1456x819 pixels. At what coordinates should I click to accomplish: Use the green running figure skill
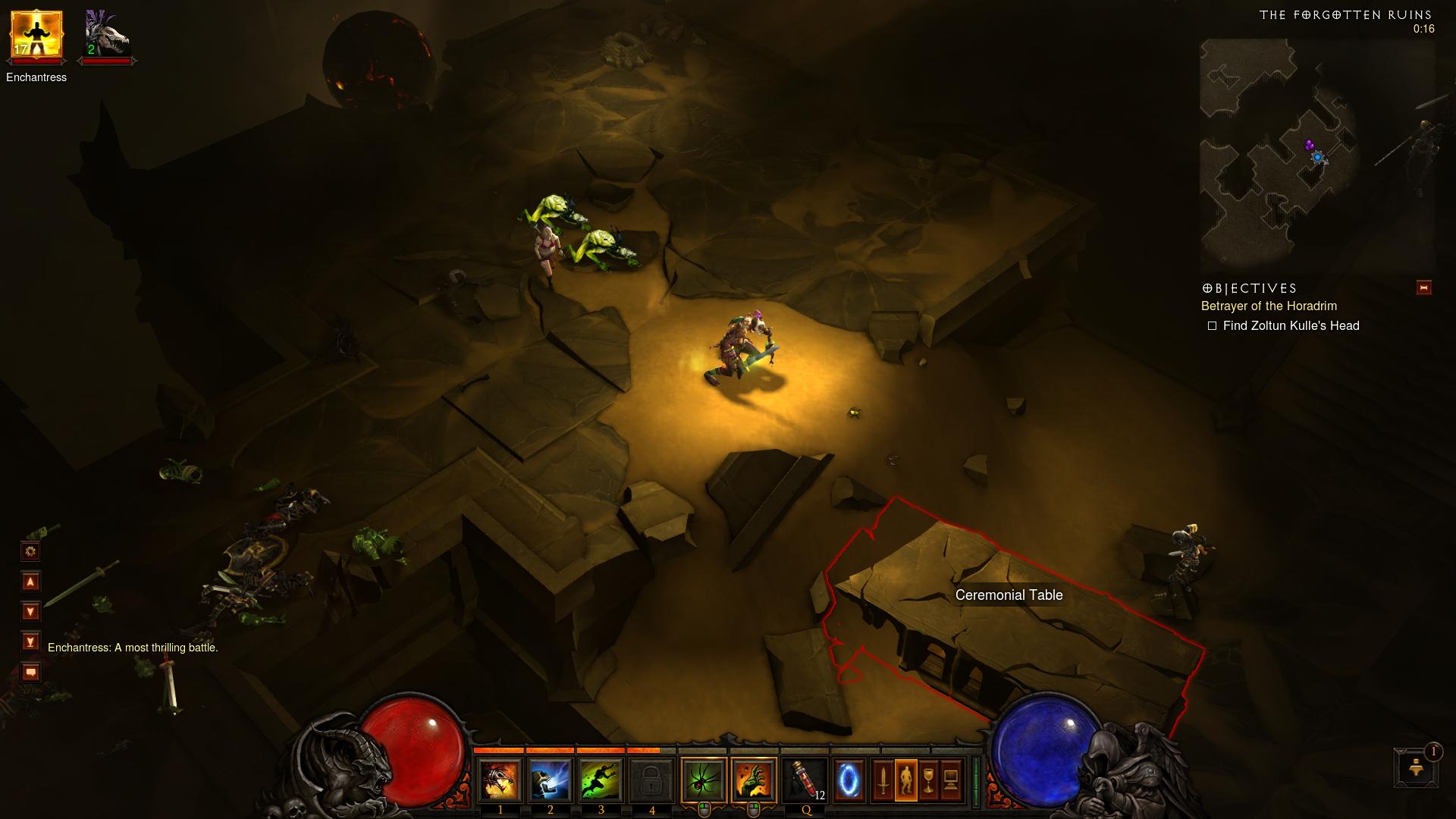tap(601, 780)
